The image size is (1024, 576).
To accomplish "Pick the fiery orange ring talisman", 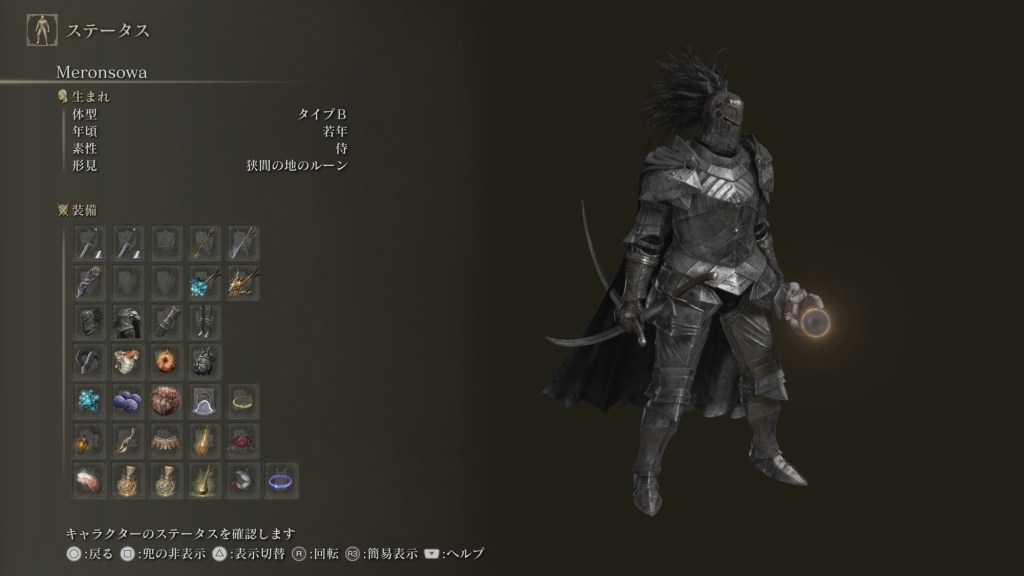I will [x=166, y=360].
